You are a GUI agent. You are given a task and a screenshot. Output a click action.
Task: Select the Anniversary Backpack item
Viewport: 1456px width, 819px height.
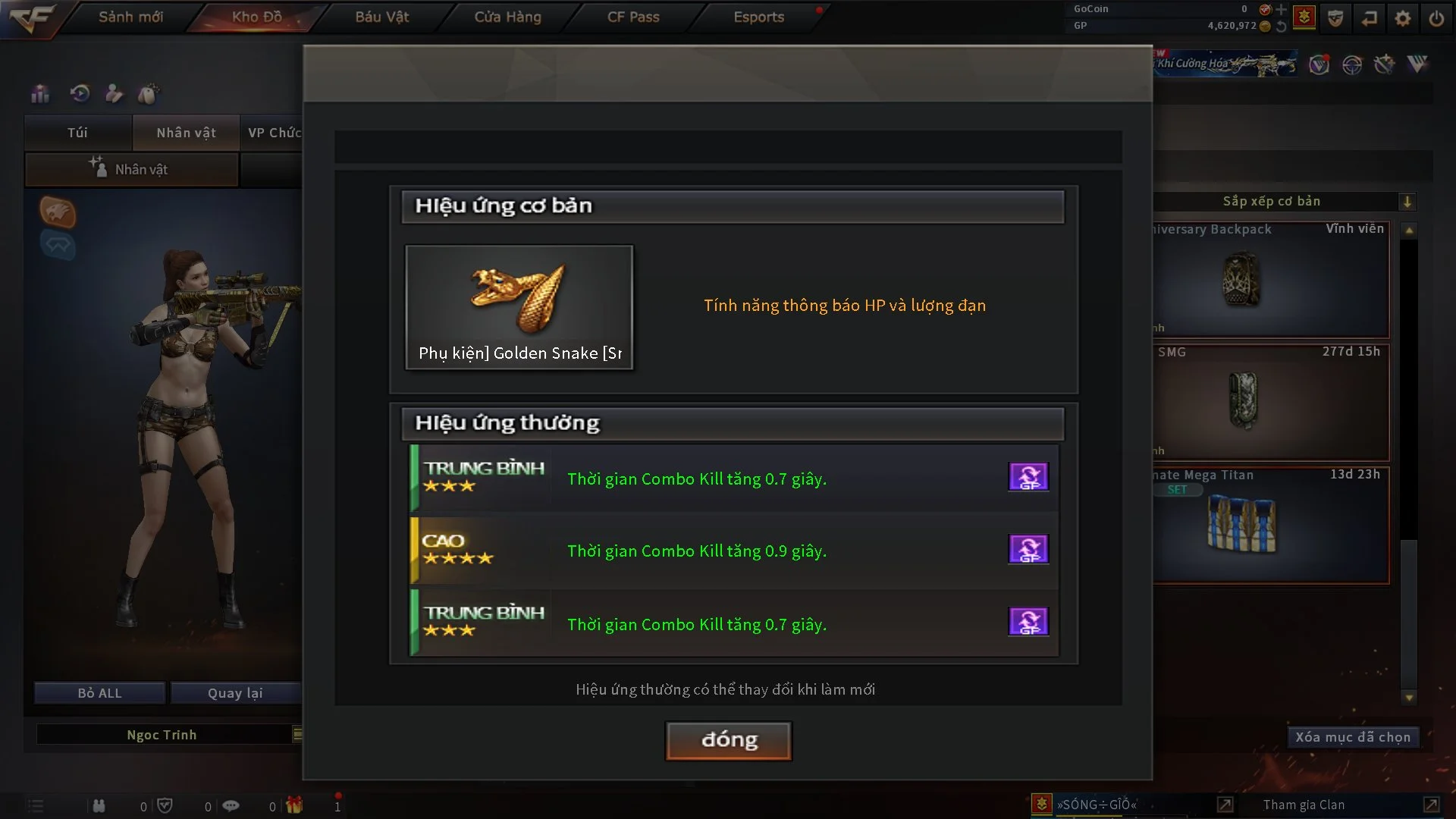pyautogui.click(x=1271, y=280)
